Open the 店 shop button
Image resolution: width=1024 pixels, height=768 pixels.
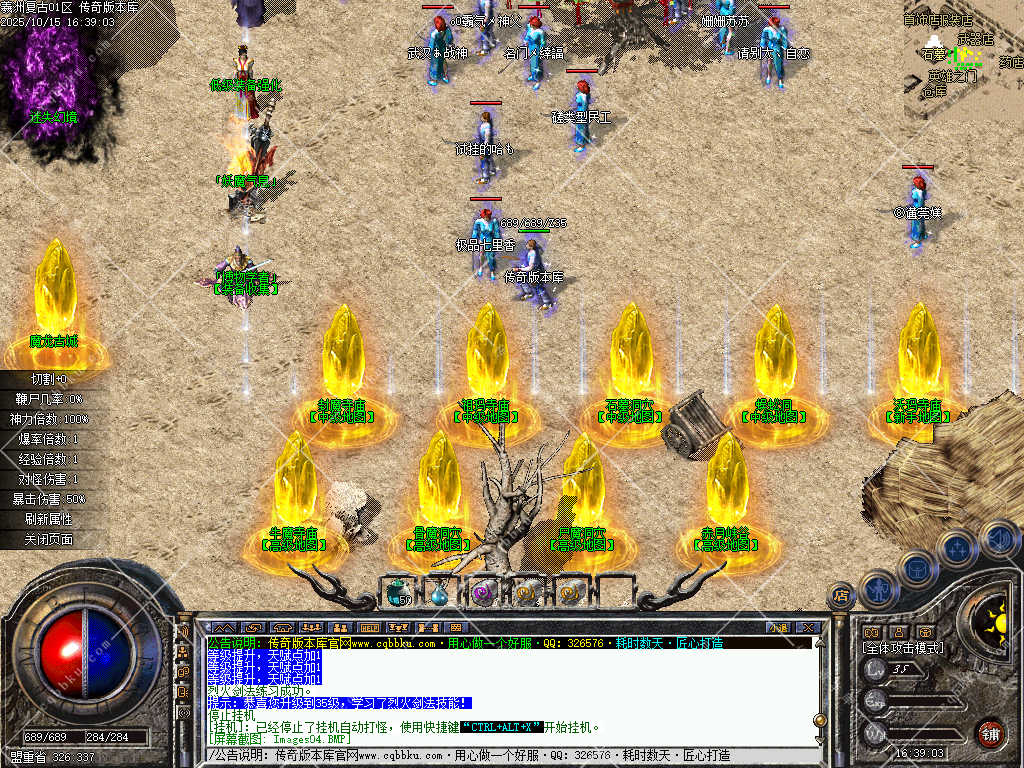pos(841,595)
